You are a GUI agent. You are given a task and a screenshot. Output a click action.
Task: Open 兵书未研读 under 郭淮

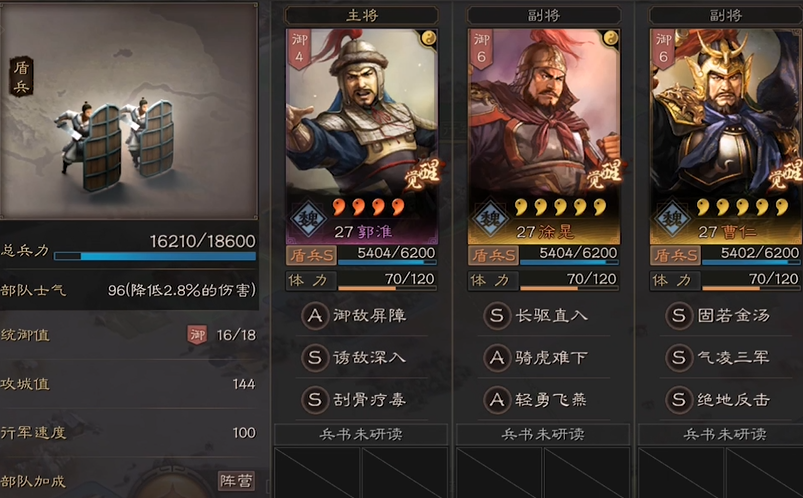tap(361, 435)
